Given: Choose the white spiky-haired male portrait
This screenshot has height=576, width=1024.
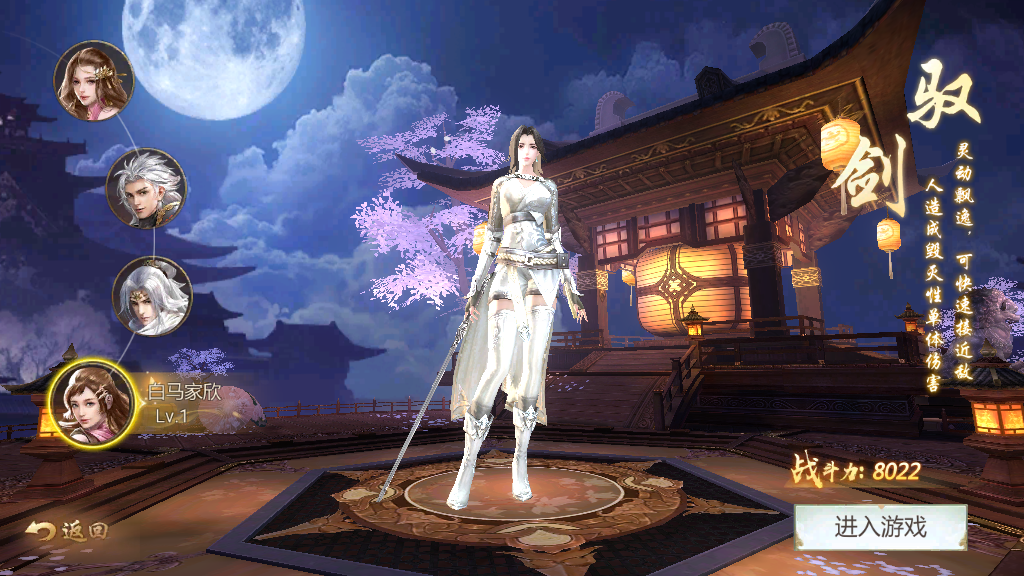Looking at the screenshot, I should pos(146,188).
